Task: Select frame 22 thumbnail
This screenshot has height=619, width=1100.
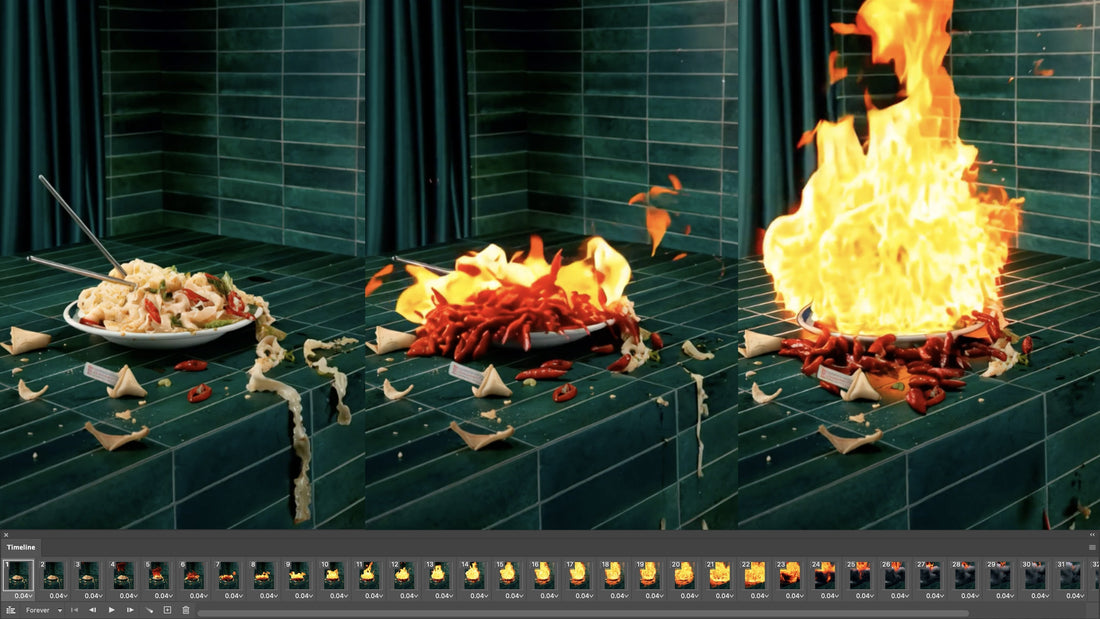Action: [x=754, y=574]
